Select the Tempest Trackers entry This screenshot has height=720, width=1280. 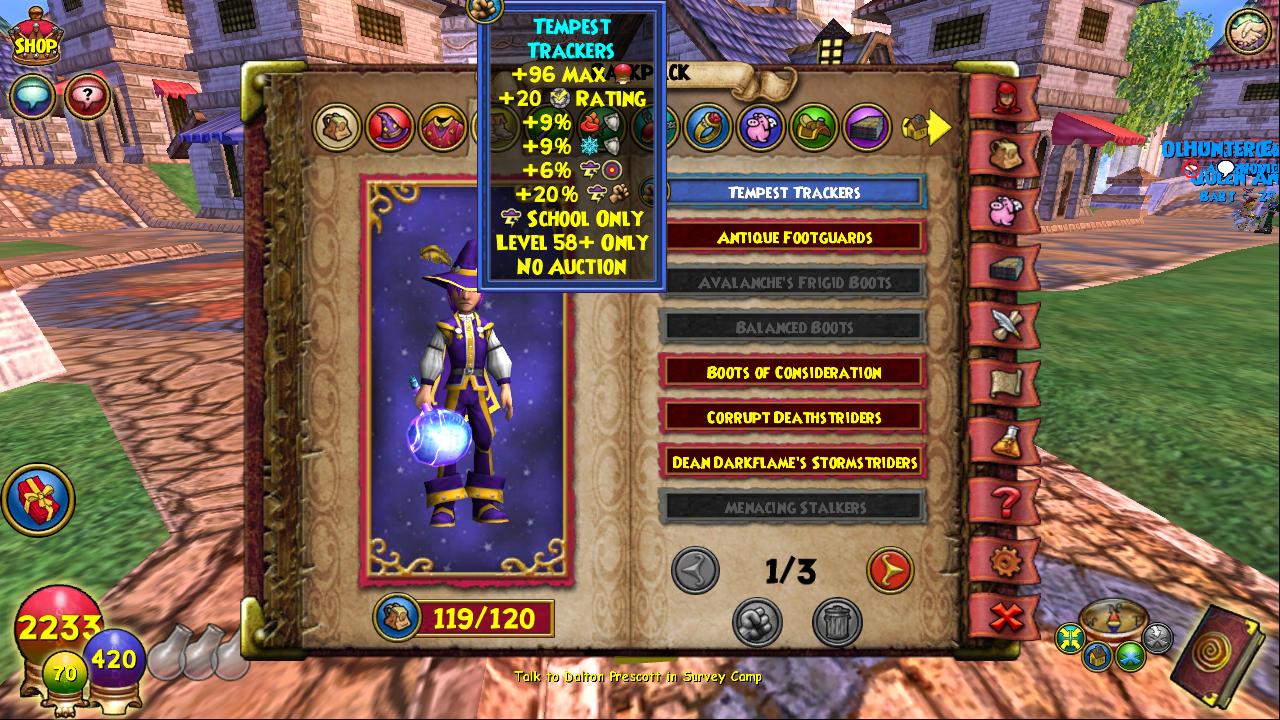pos(794,193)
